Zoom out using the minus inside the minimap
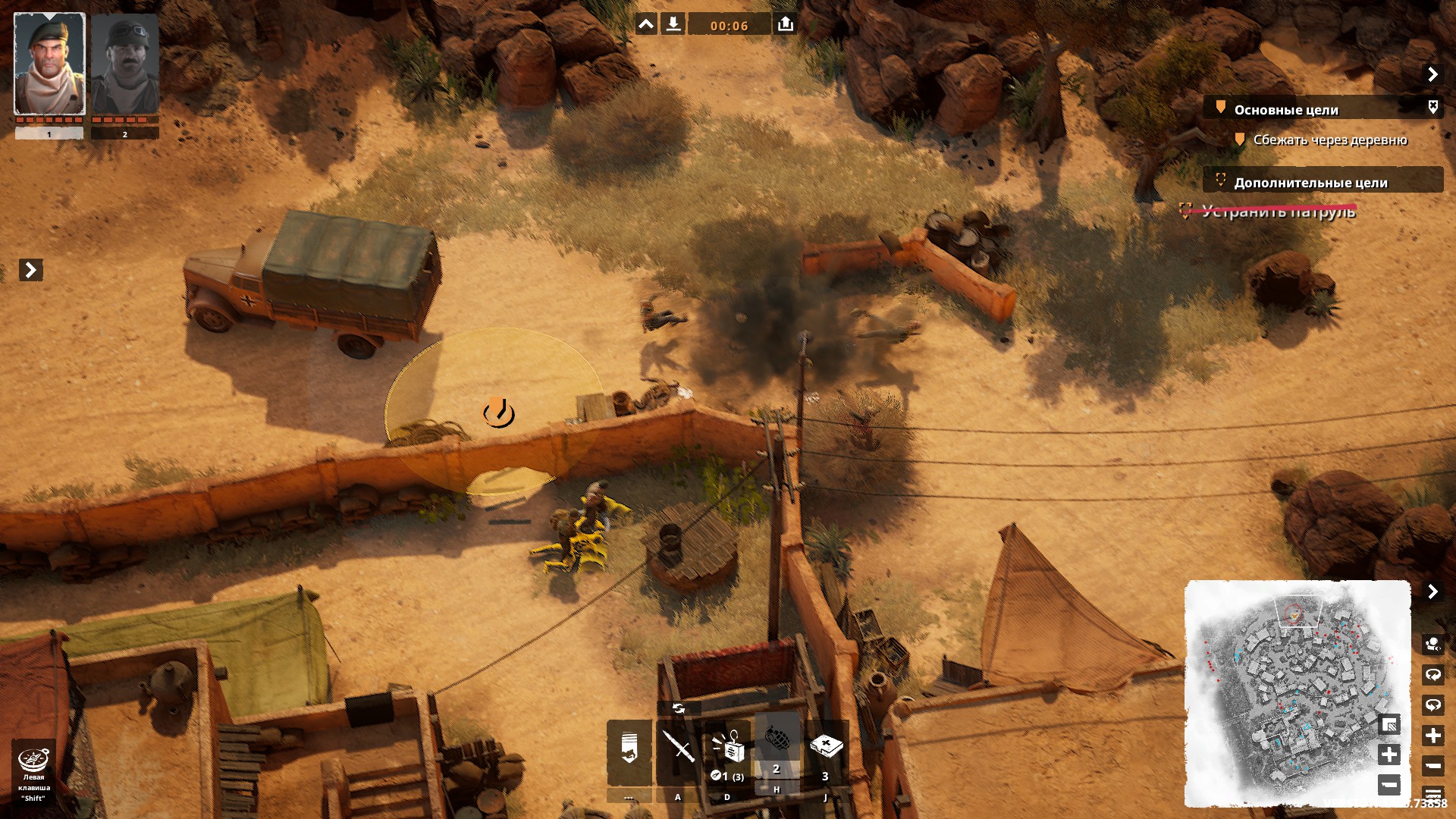This screenshot has height=819, width=1456. (1389, 783)
